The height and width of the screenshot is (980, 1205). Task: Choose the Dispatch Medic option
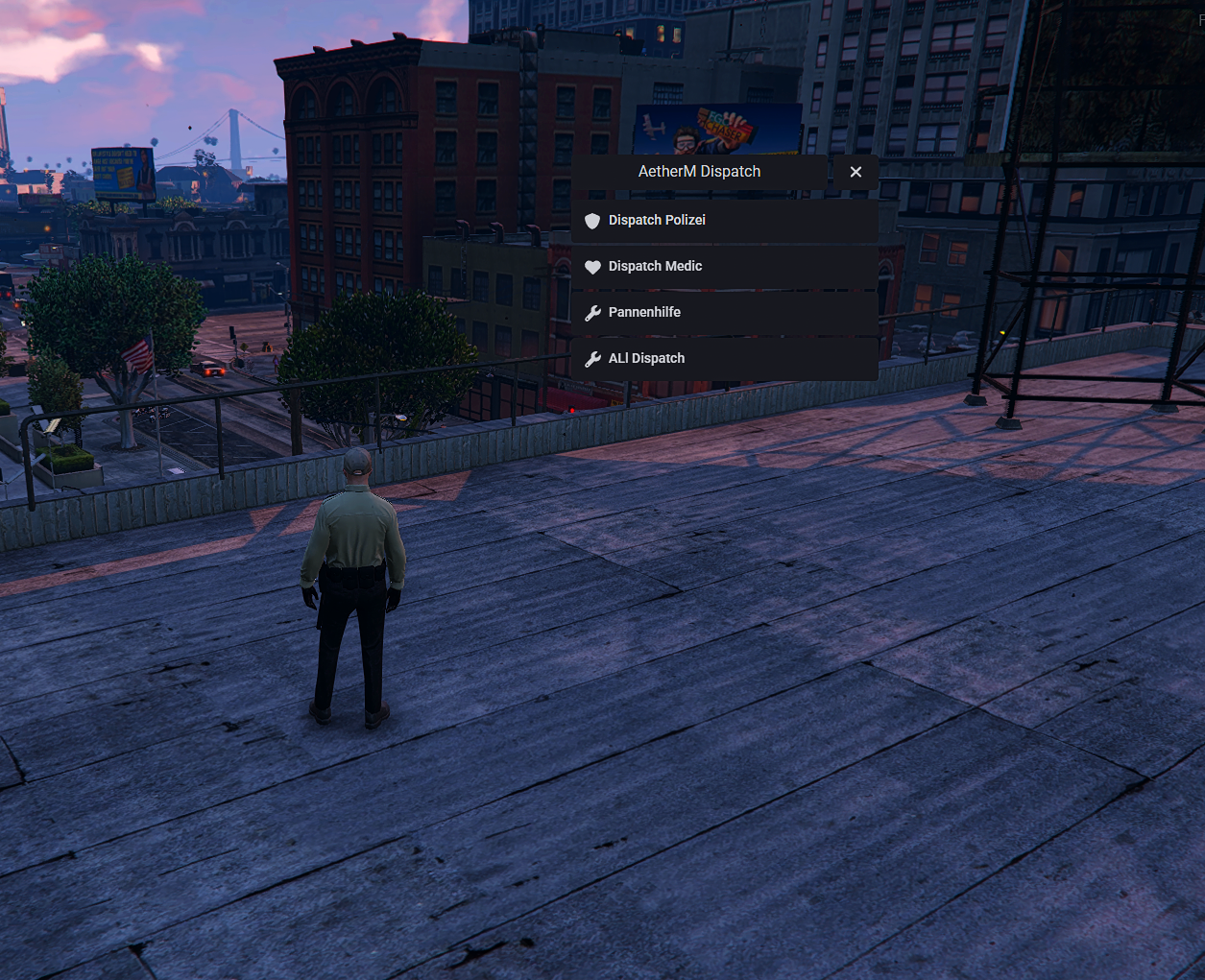tap(724, 267)
